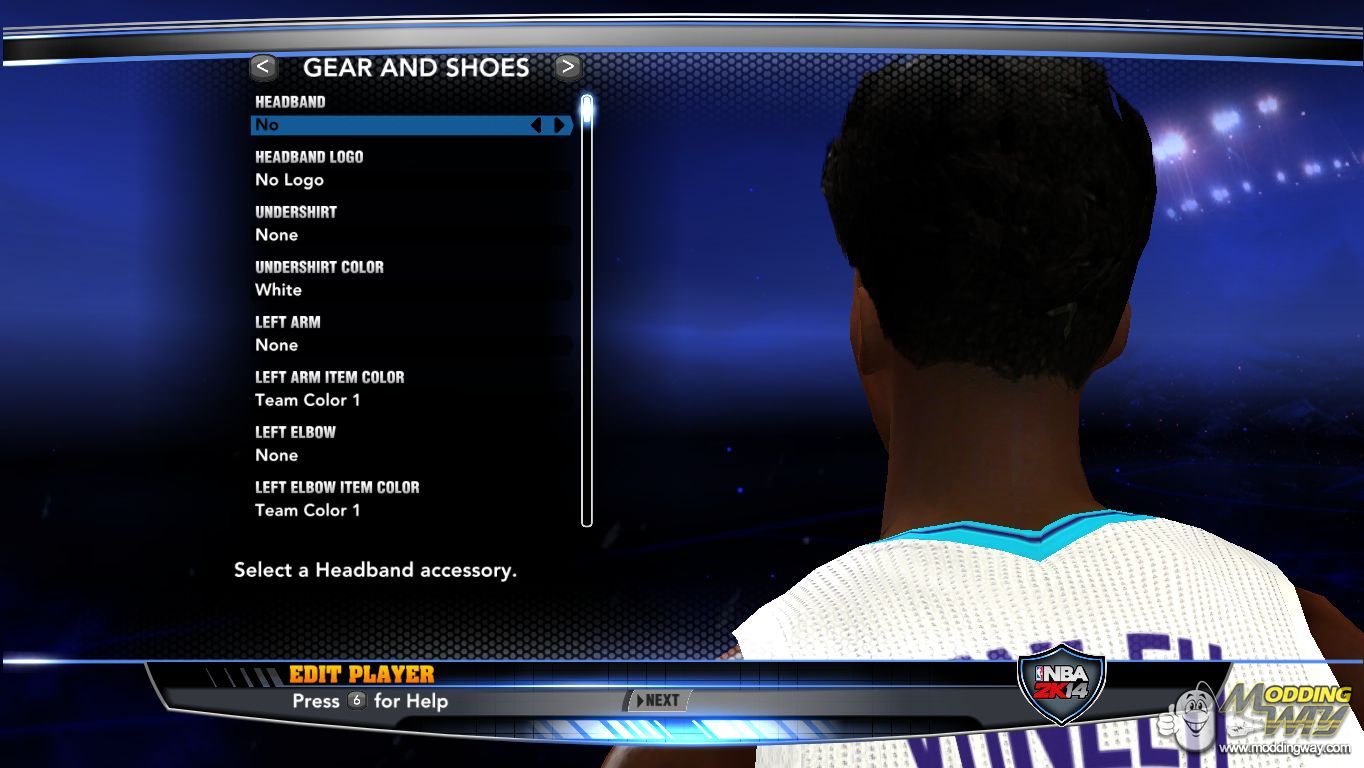
Task: Select the Headband option row
Action: 390,125
